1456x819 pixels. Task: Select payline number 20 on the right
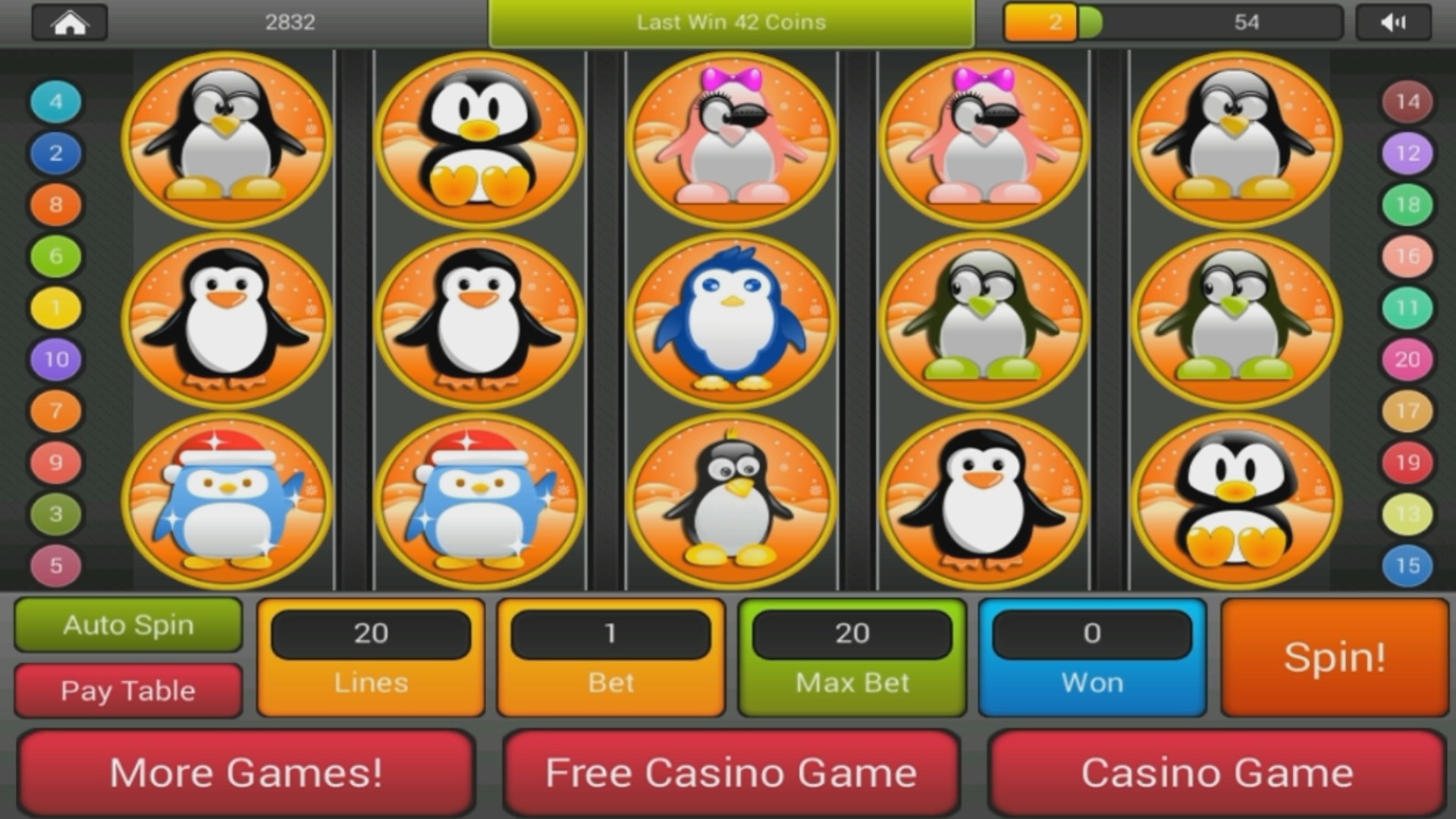(1407, 359)
